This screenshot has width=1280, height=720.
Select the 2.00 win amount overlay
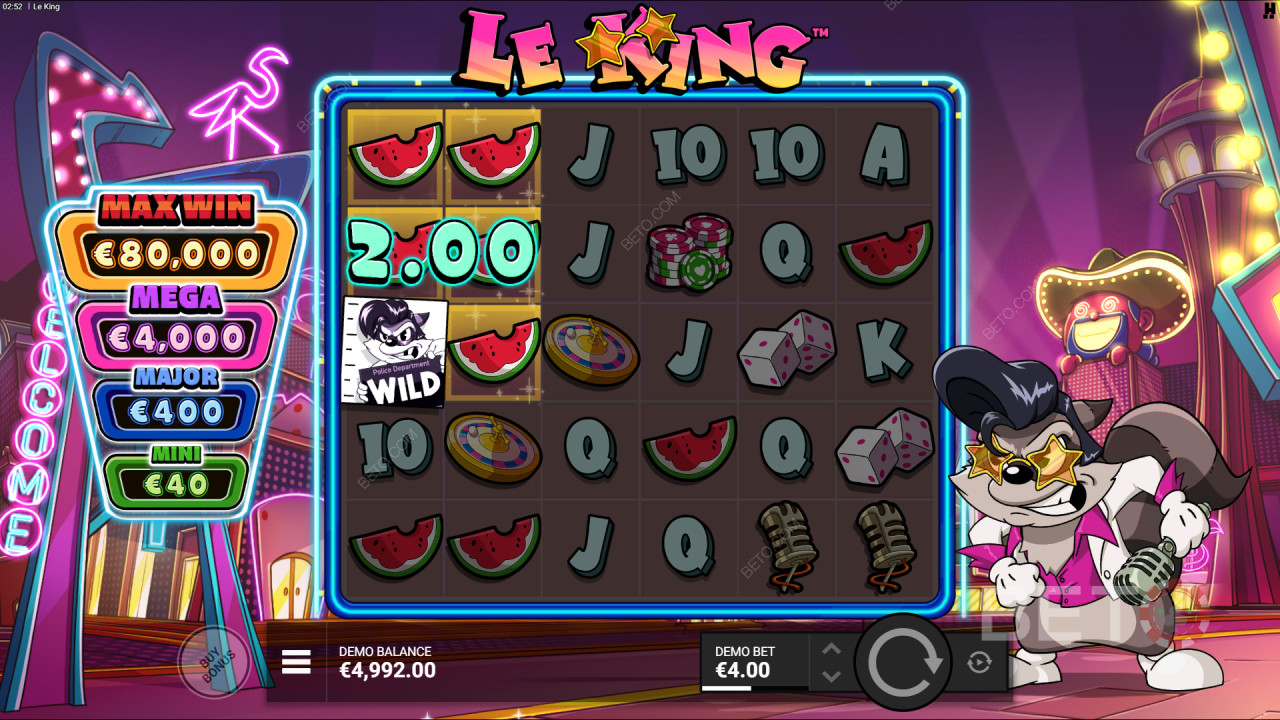click(x=442, y=250)
